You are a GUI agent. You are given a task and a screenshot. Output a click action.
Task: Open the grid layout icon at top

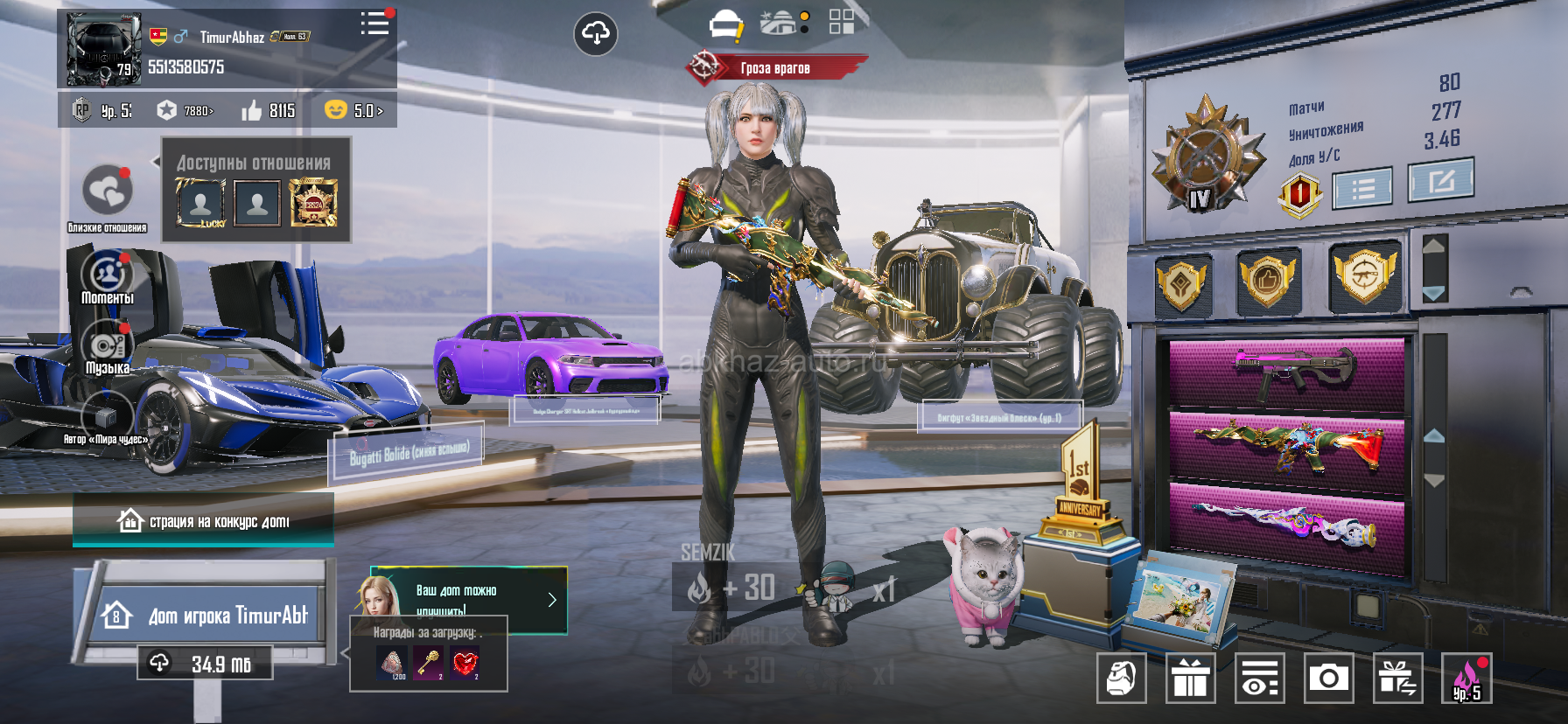(x=841, y=22)
